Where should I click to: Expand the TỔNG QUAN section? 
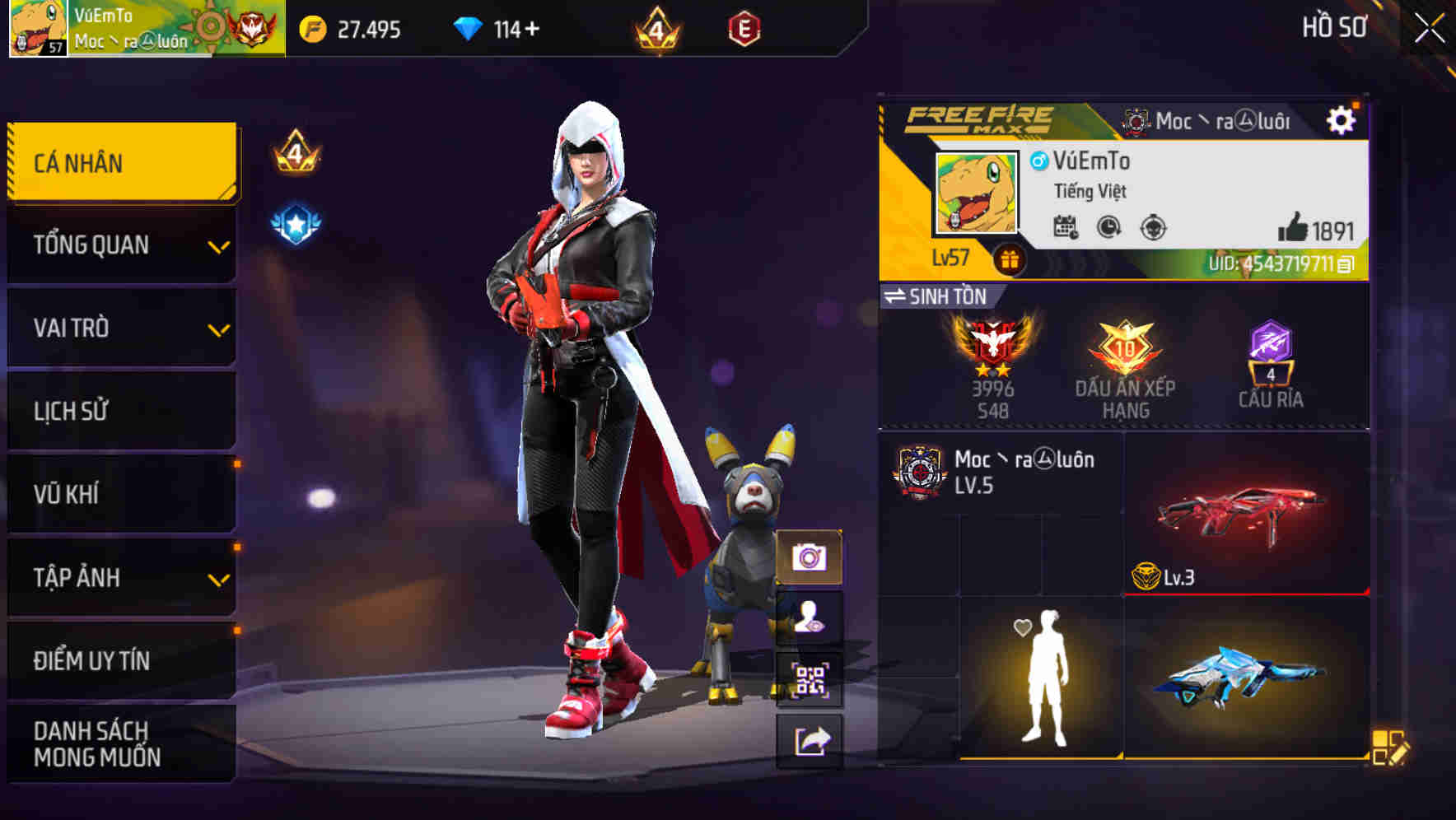coord(120,245)
